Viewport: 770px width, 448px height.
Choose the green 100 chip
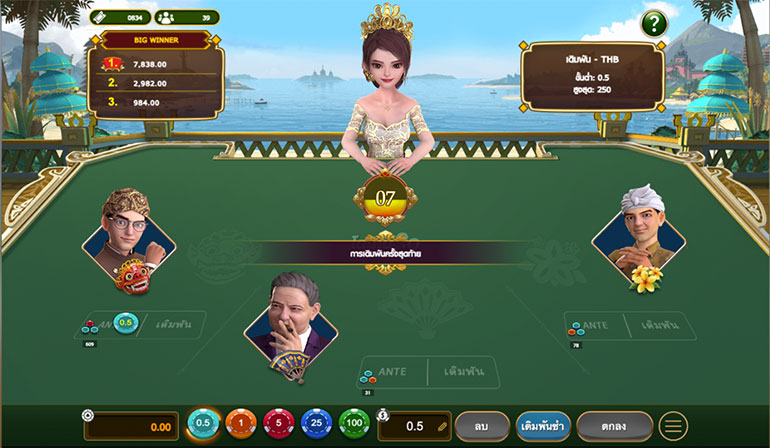tap(355, 425)
